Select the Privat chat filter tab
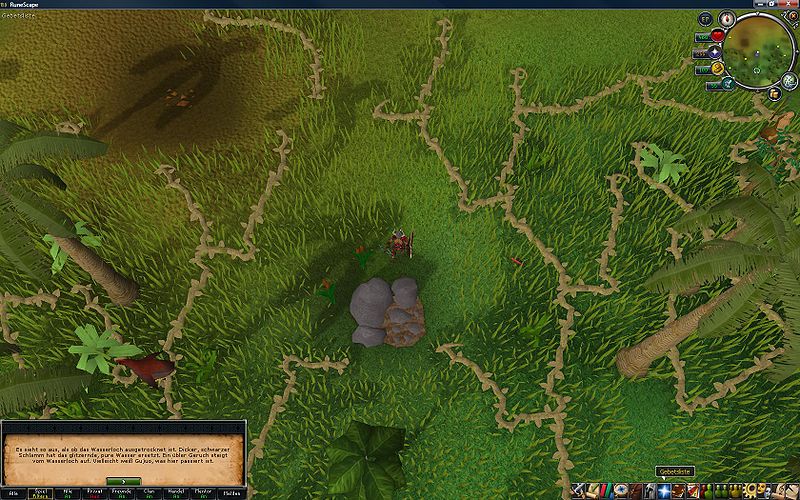 pos(94,491)
